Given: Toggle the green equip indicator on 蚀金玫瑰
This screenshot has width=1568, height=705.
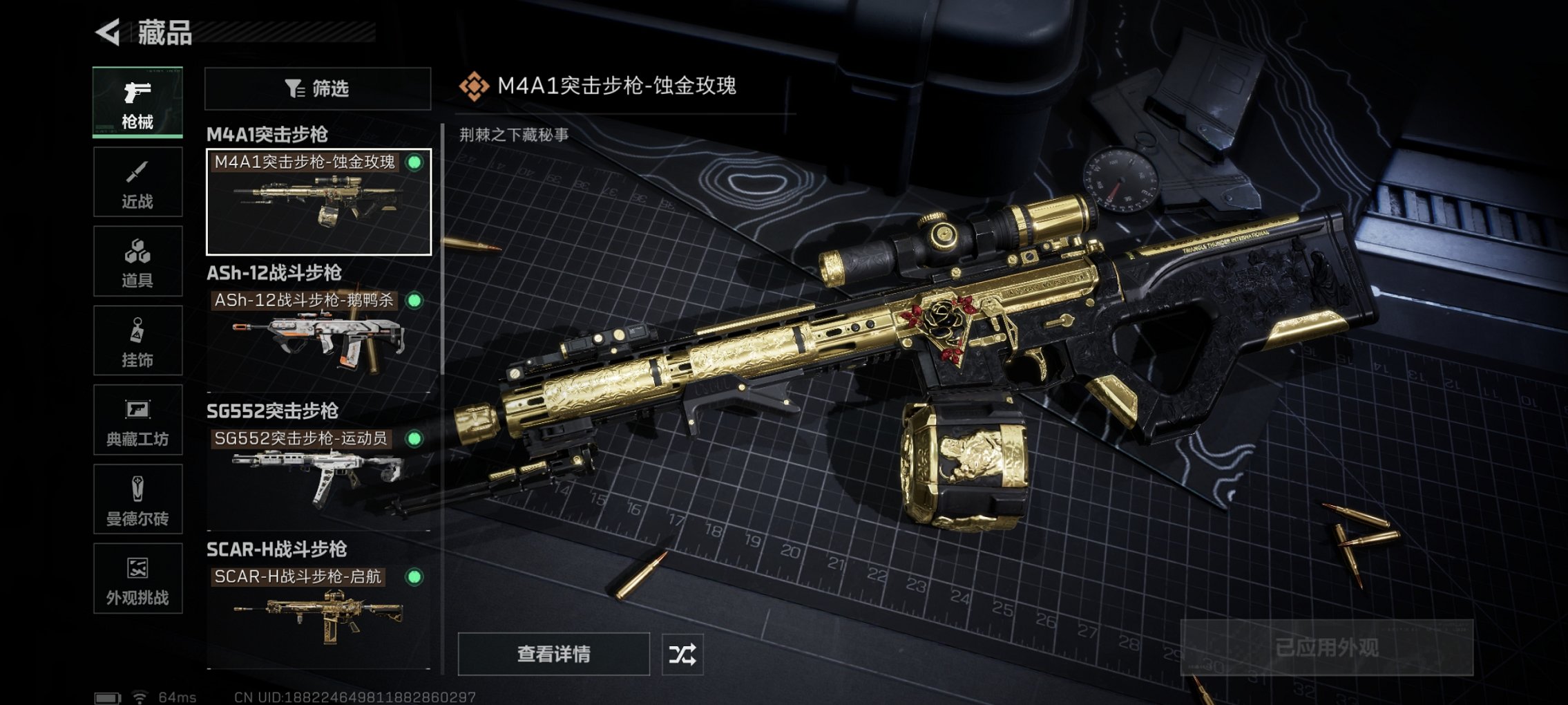Looking at the screenshot, I should tap(414, 164).
